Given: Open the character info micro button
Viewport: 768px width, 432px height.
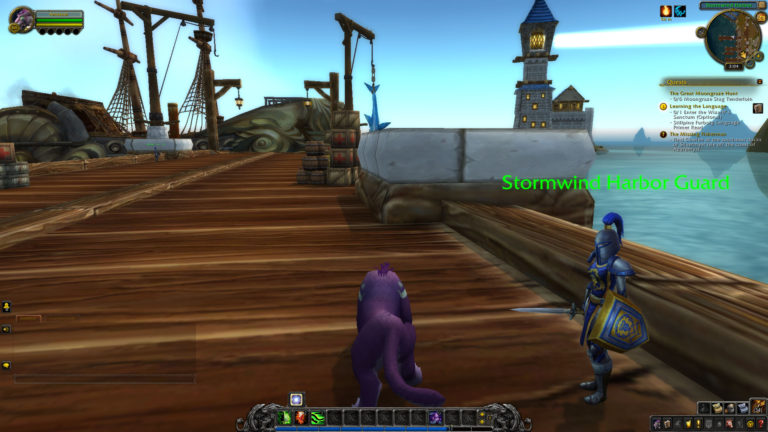Looking at the screenshot, I should pos(656,424).
